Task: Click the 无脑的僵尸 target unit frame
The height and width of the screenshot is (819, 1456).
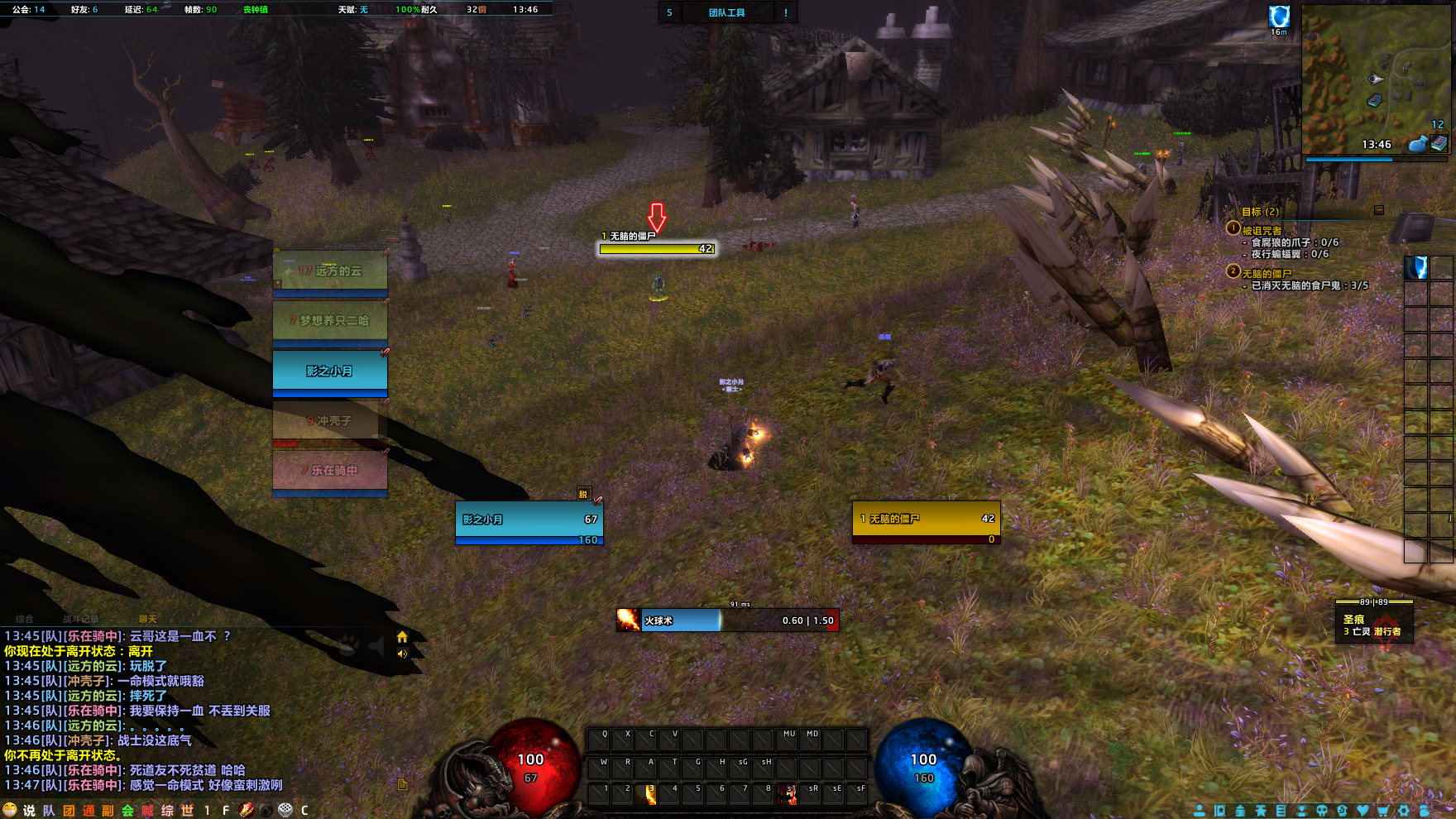Action: click(x=926, y=521)
